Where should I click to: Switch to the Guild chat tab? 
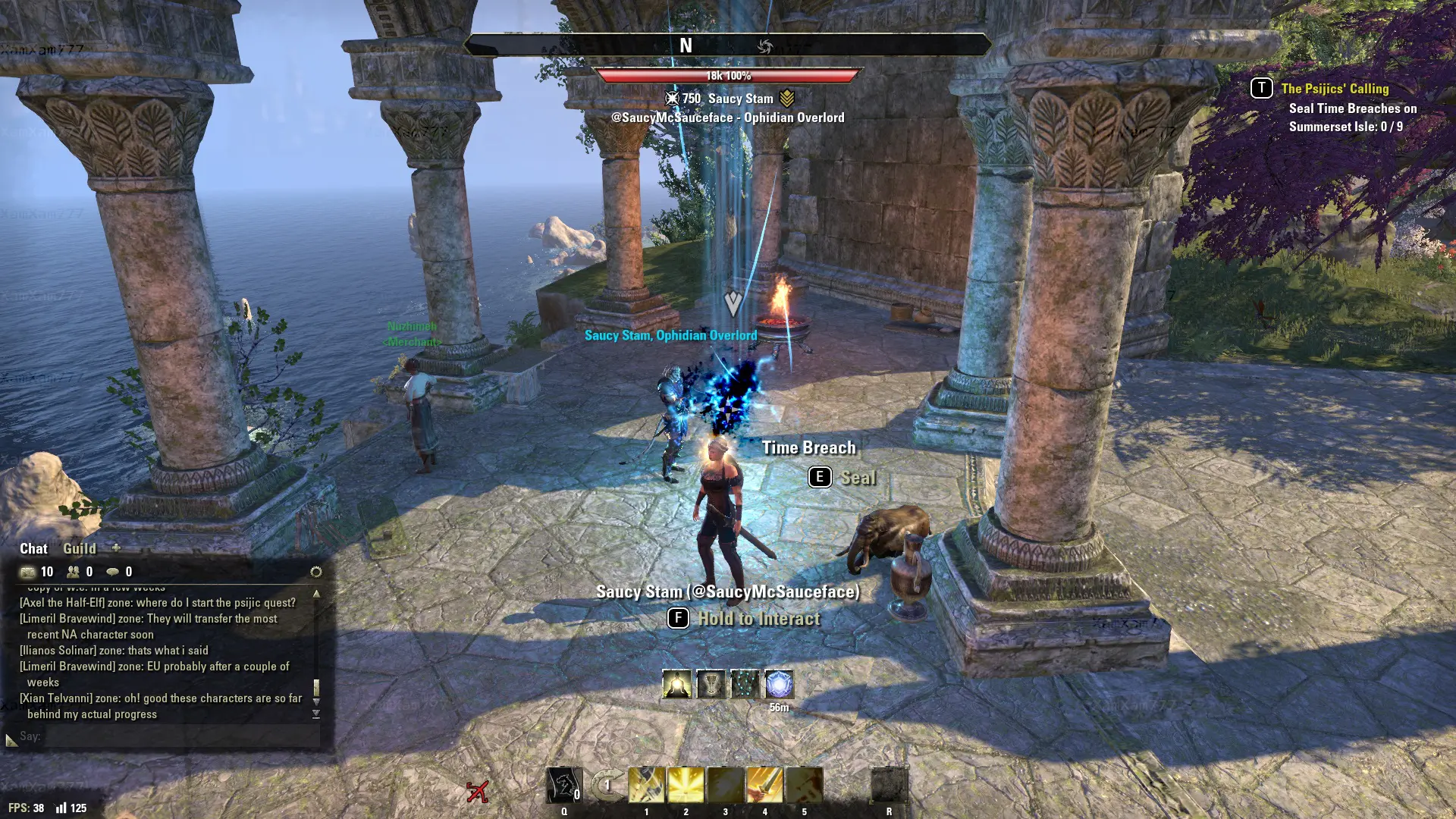click(79, 548)
